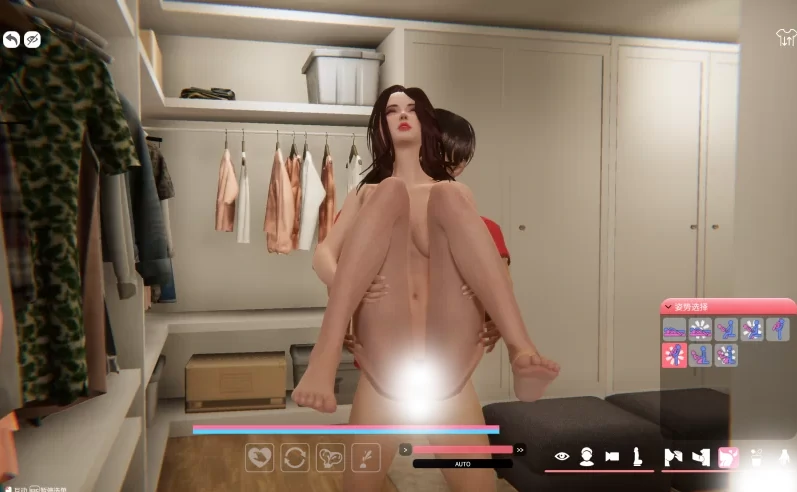Screen dimensions: 797x492
Task: Select the head profile tab
Action: pyautogui.click(x=587, y=457)
